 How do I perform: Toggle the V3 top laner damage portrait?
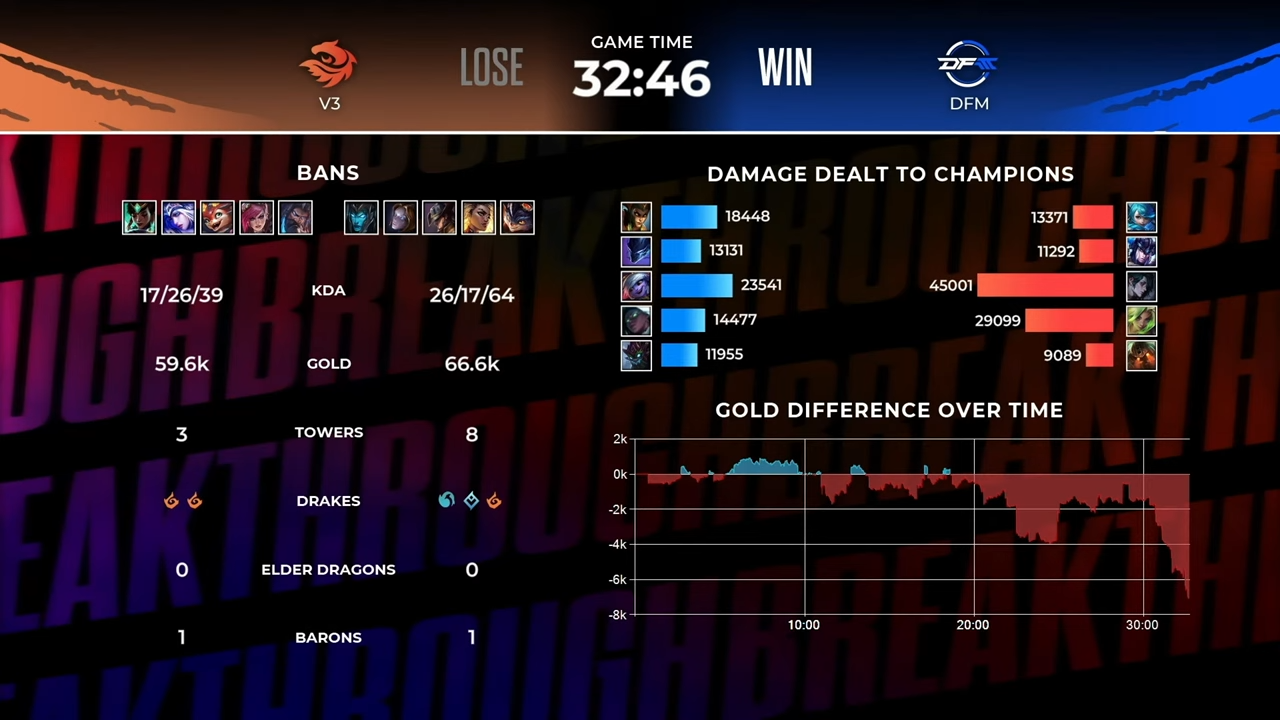[636, 216]
